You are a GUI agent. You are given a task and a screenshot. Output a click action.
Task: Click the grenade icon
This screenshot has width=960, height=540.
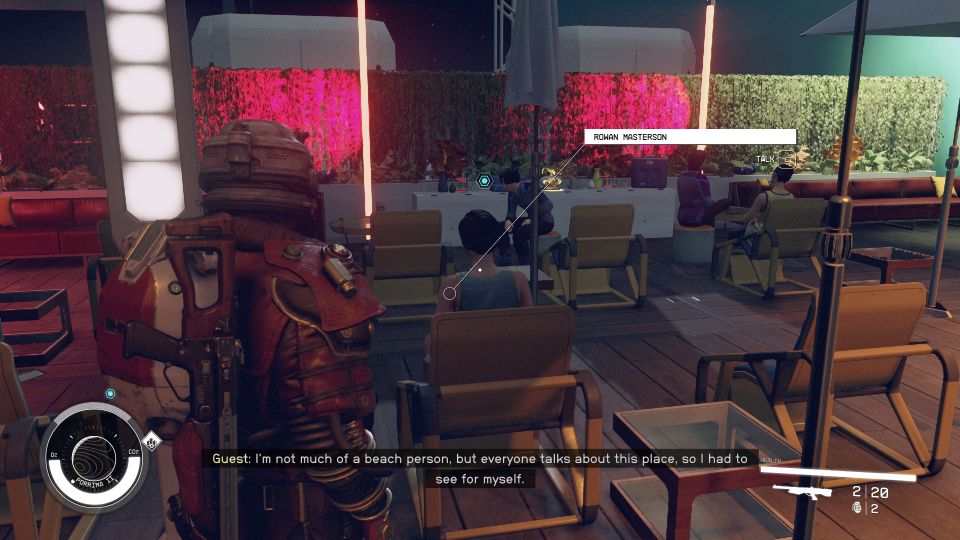[x=856, y=508]
